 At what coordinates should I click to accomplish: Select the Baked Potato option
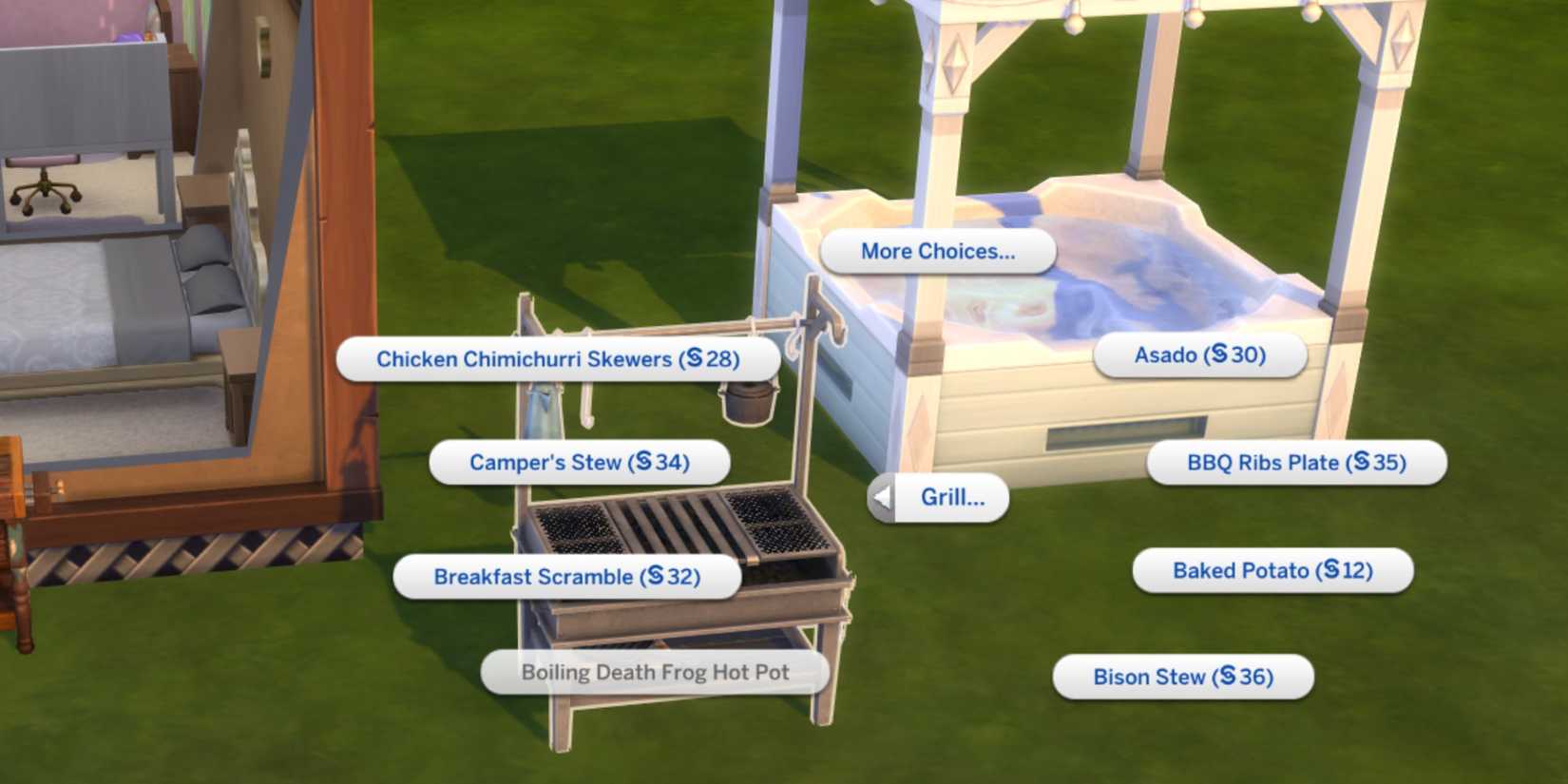(1272, 570)
